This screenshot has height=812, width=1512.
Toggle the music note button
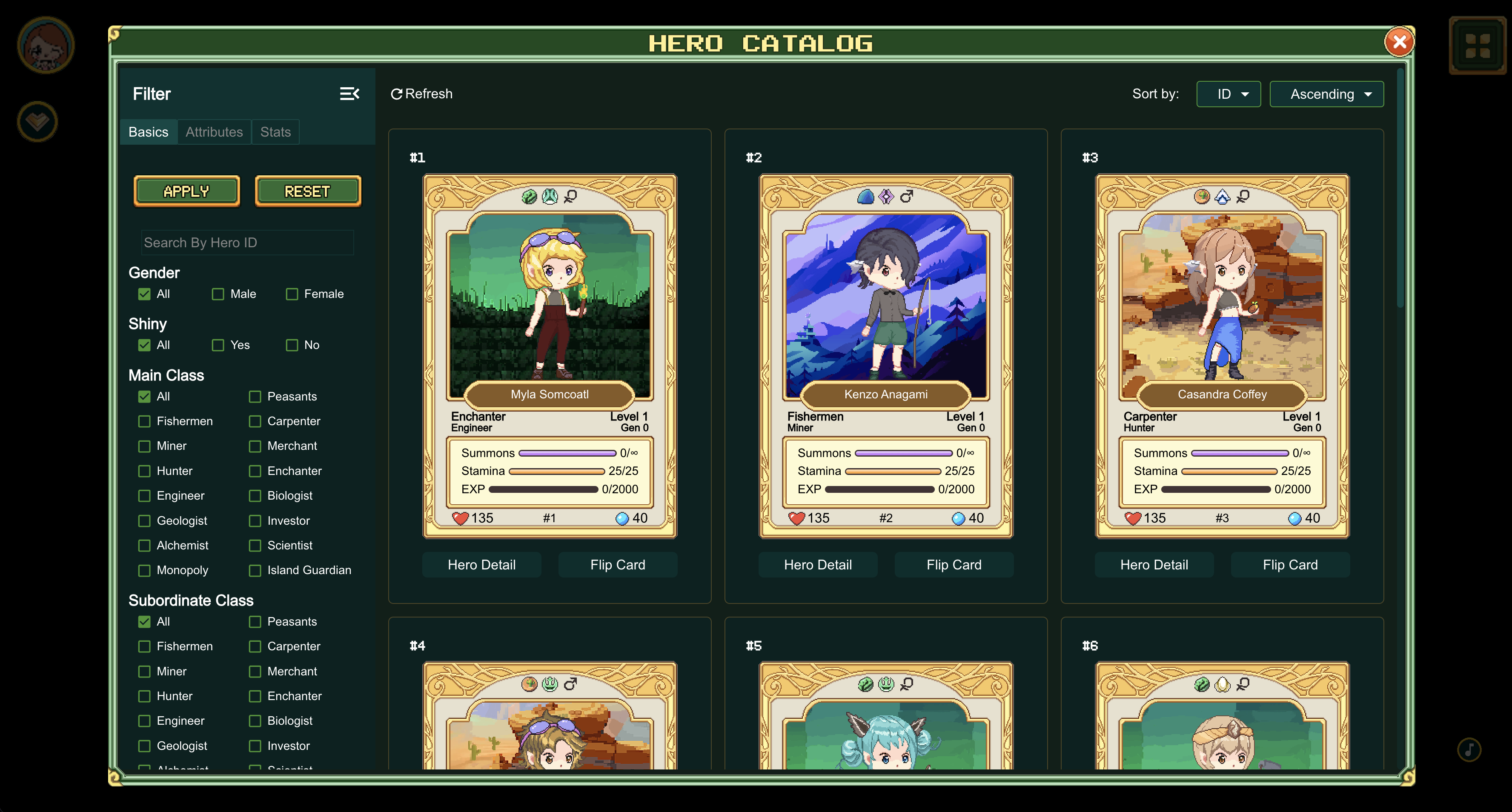[1469, 749]
